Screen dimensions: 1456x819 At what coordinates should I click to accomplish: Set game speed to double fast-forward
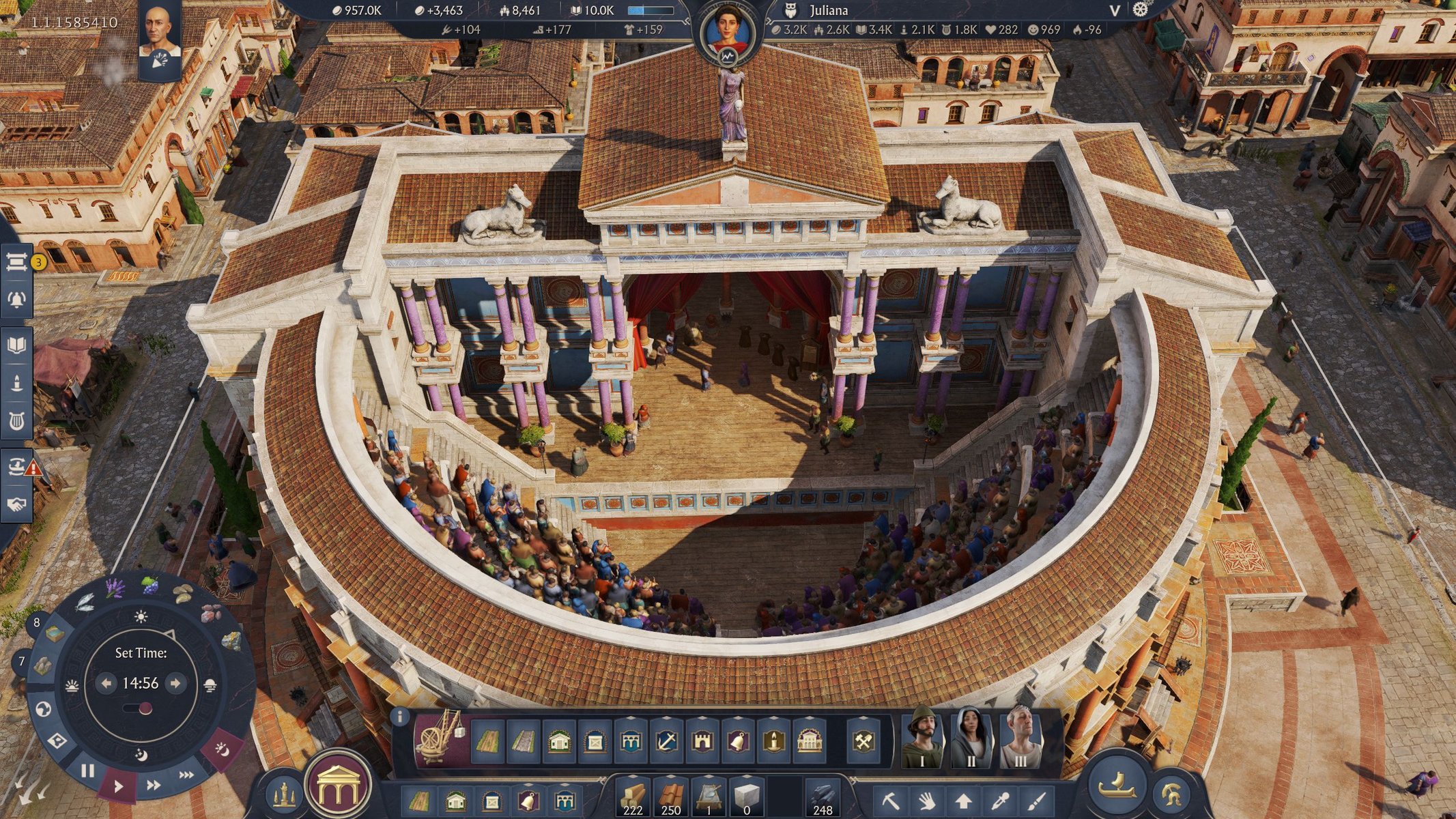(154, 785)
